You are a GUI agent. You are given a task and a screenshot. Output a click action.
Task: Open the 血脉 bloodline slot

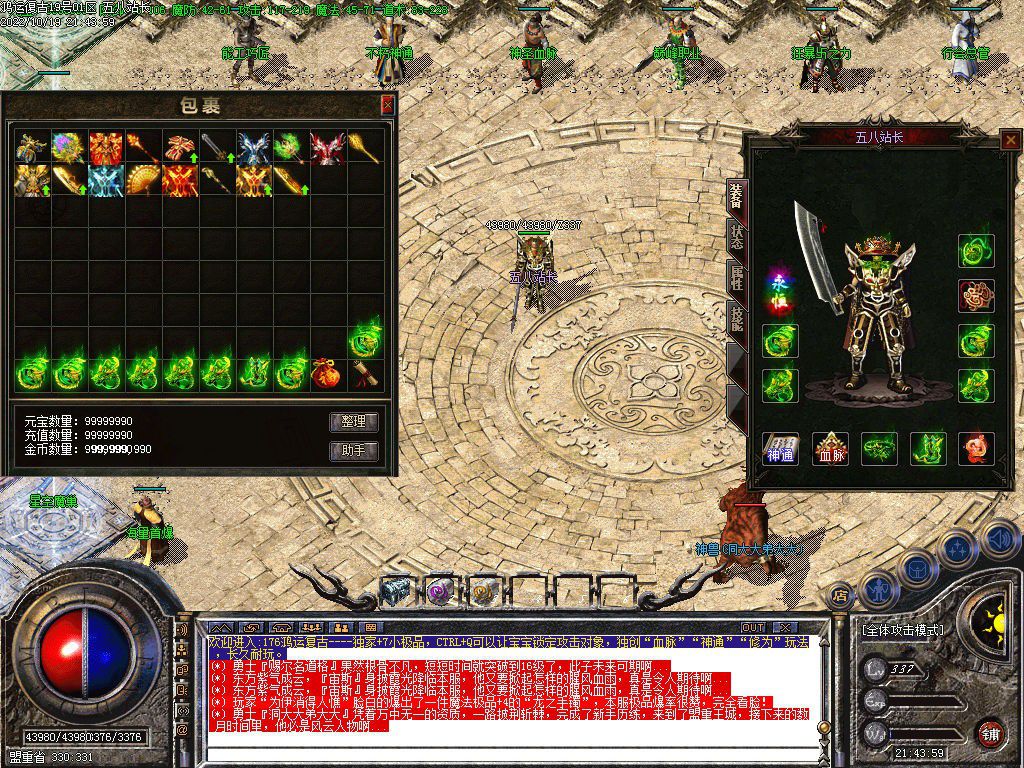(x=830, y=448)
